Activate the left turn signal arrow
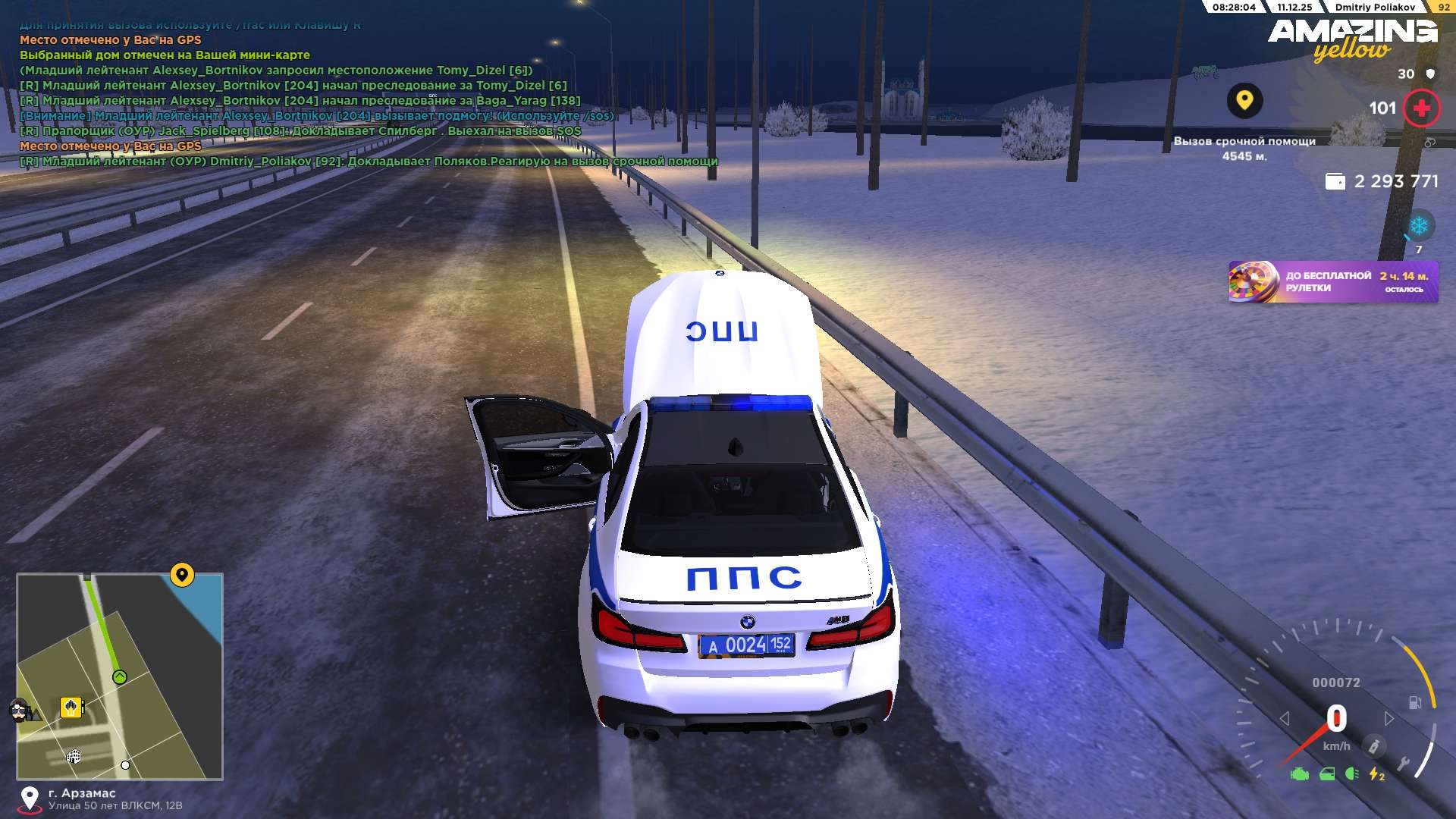Viewport: 1456px width, 819px height. click(1285, 718)
